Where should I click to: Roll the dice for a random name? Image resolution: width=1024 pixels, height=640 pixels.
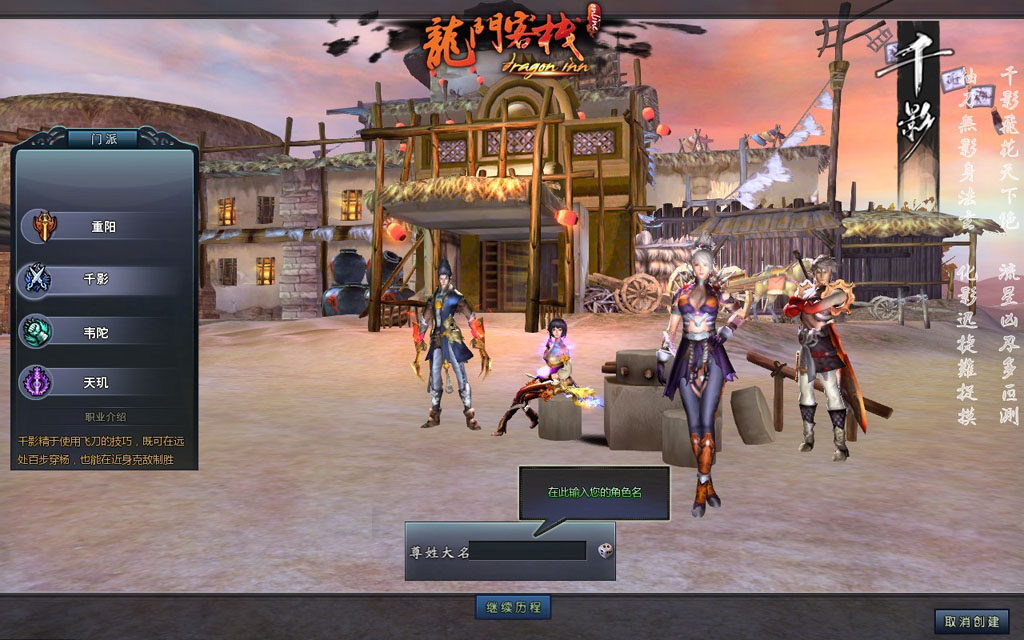tap(605, 550)
